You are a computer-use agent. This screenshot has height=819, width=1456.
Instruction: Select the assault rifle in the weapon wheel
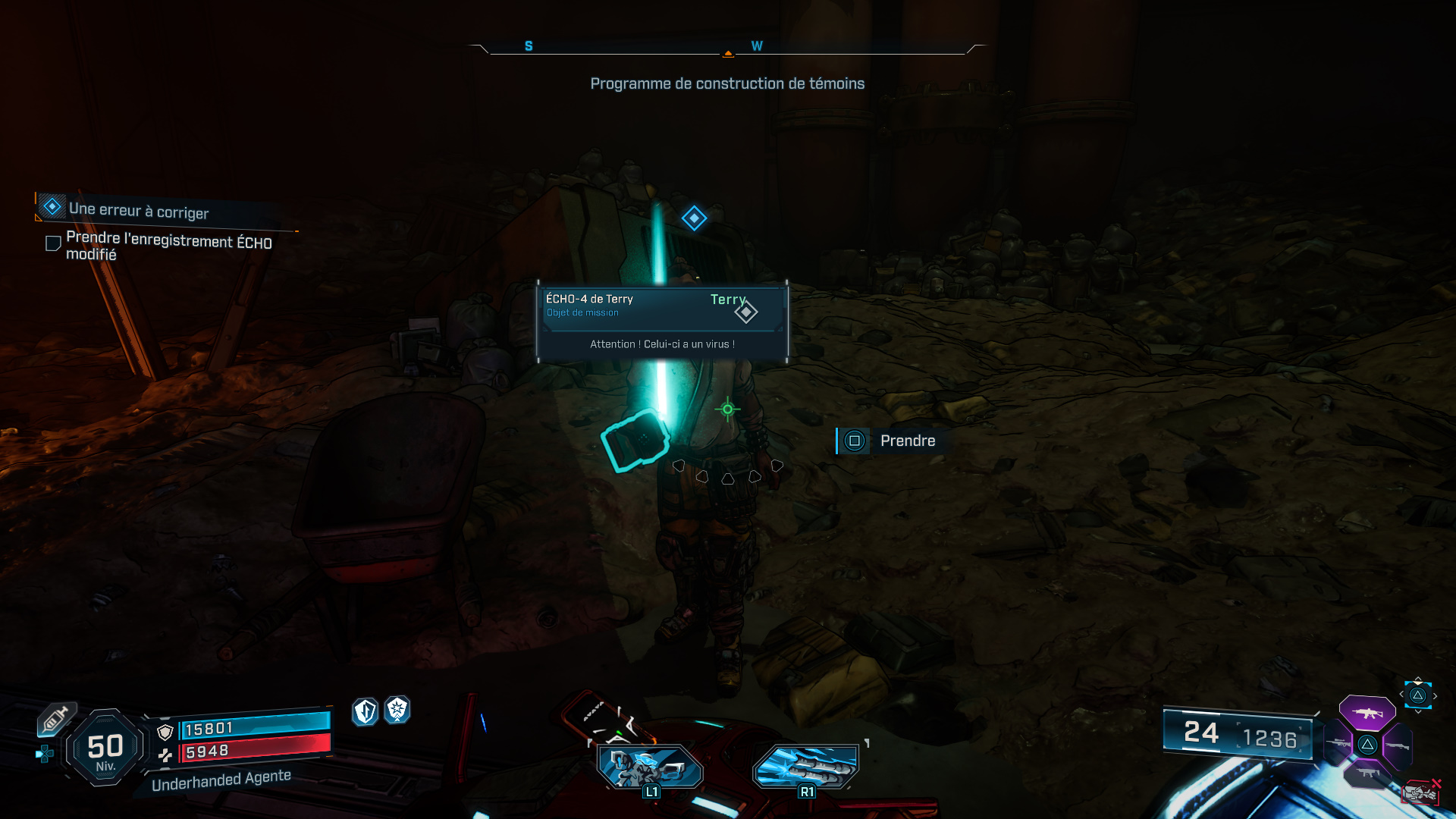point(1367,713)
